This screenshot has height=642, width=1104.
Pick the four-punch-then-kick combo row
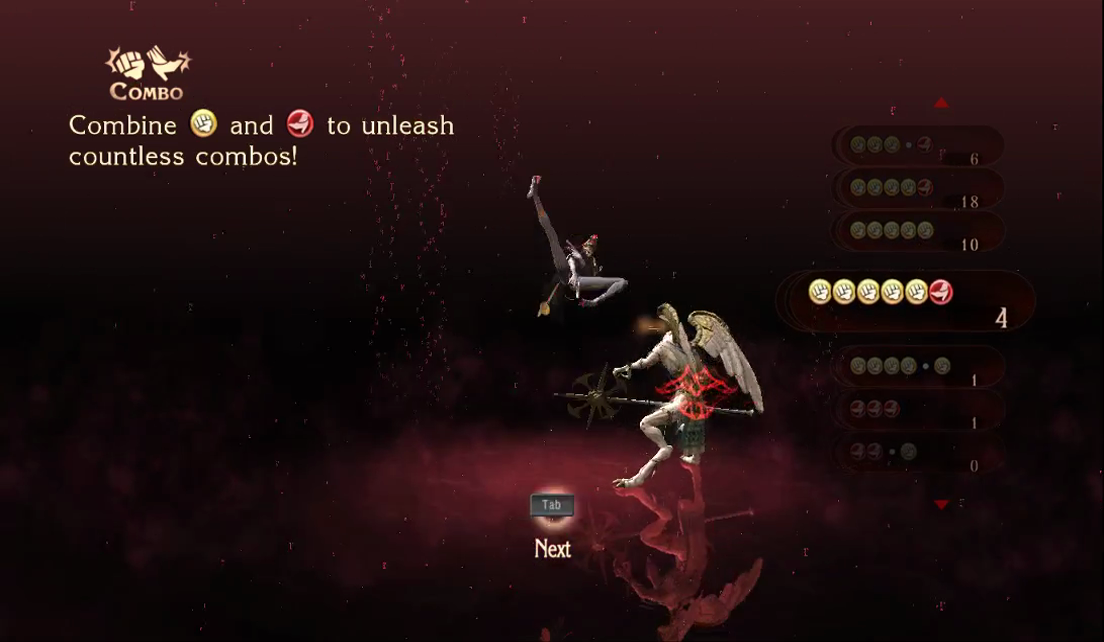(917, 188)
